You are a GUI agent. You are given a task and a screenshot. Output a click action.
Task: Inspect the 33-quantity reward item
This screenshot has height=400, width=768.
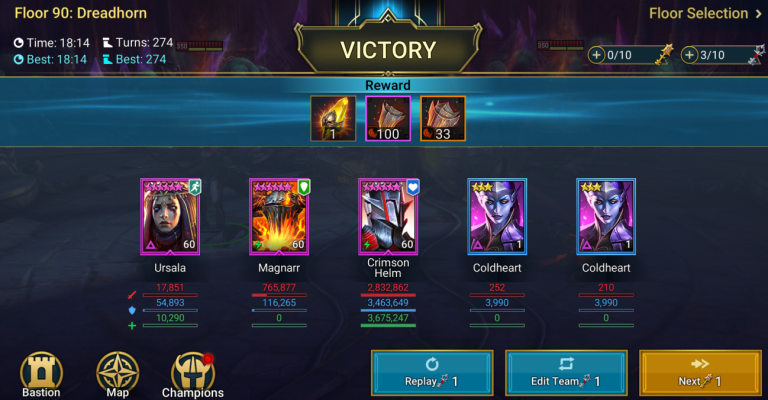[x=441, y=119]
